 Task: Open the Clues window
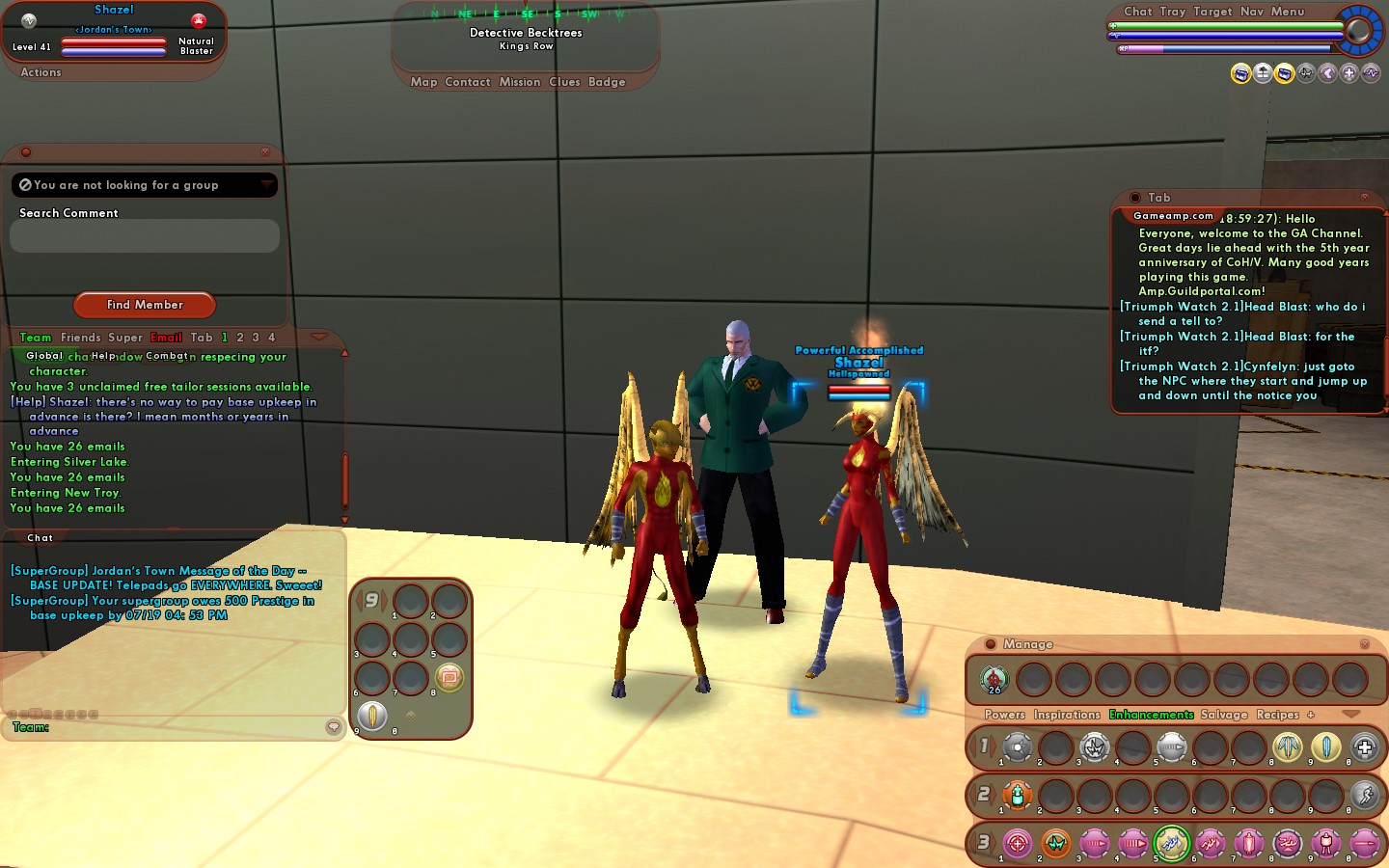pos(564,82)
